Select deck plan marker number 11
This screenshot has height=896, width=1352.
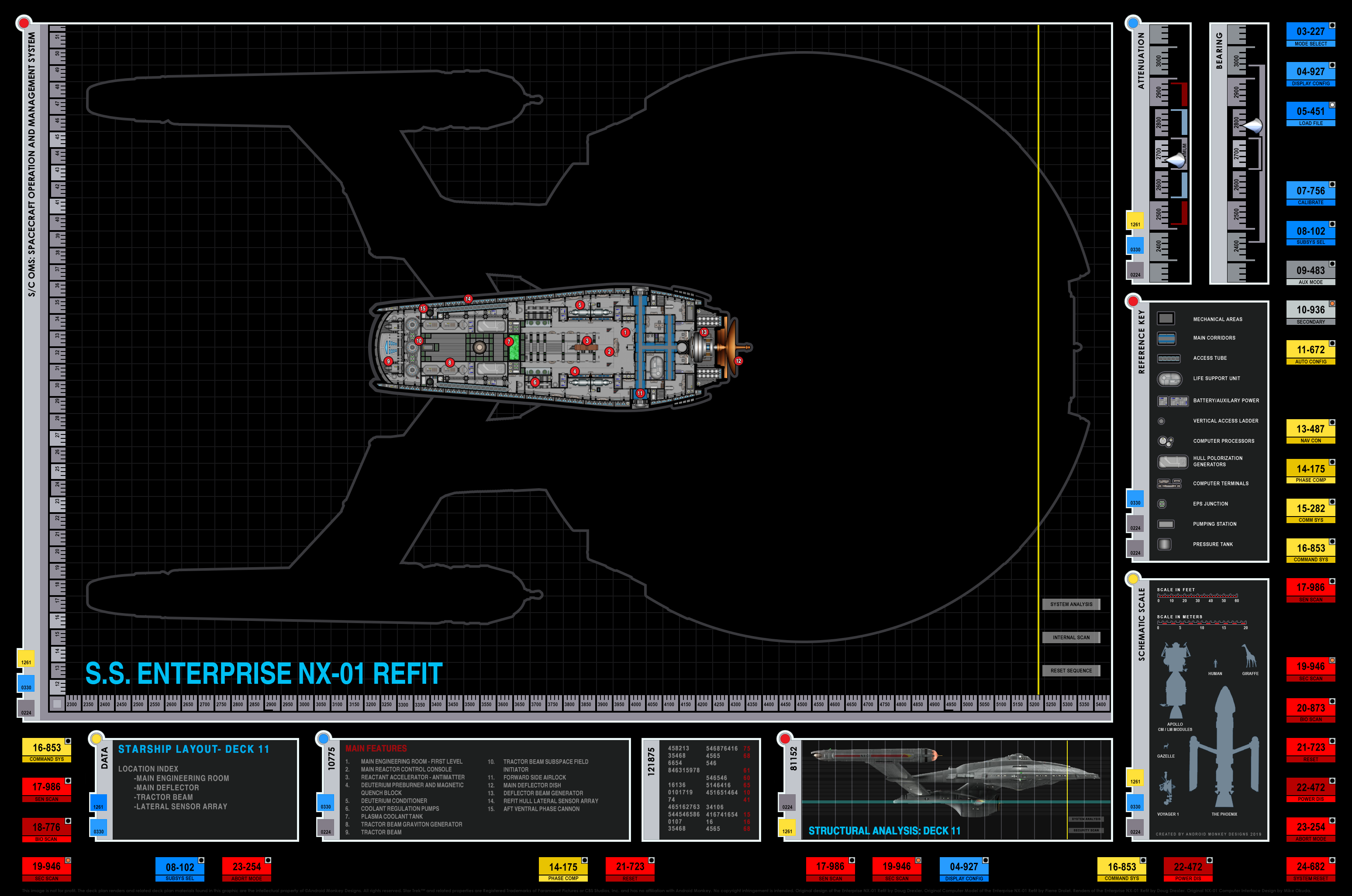point(640,393)
